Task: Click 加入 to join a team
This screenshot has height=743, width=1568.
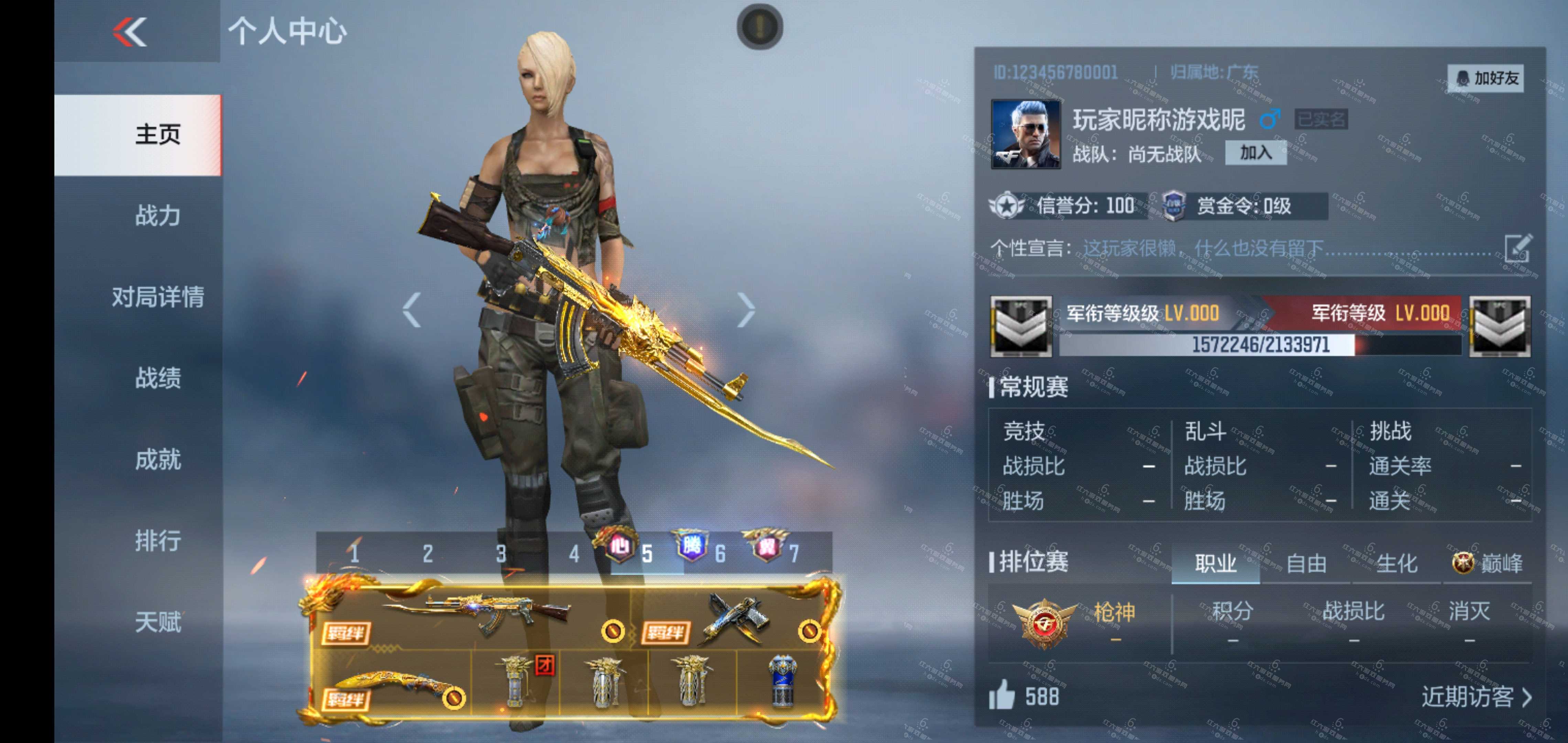Action: coord(1255,153)
